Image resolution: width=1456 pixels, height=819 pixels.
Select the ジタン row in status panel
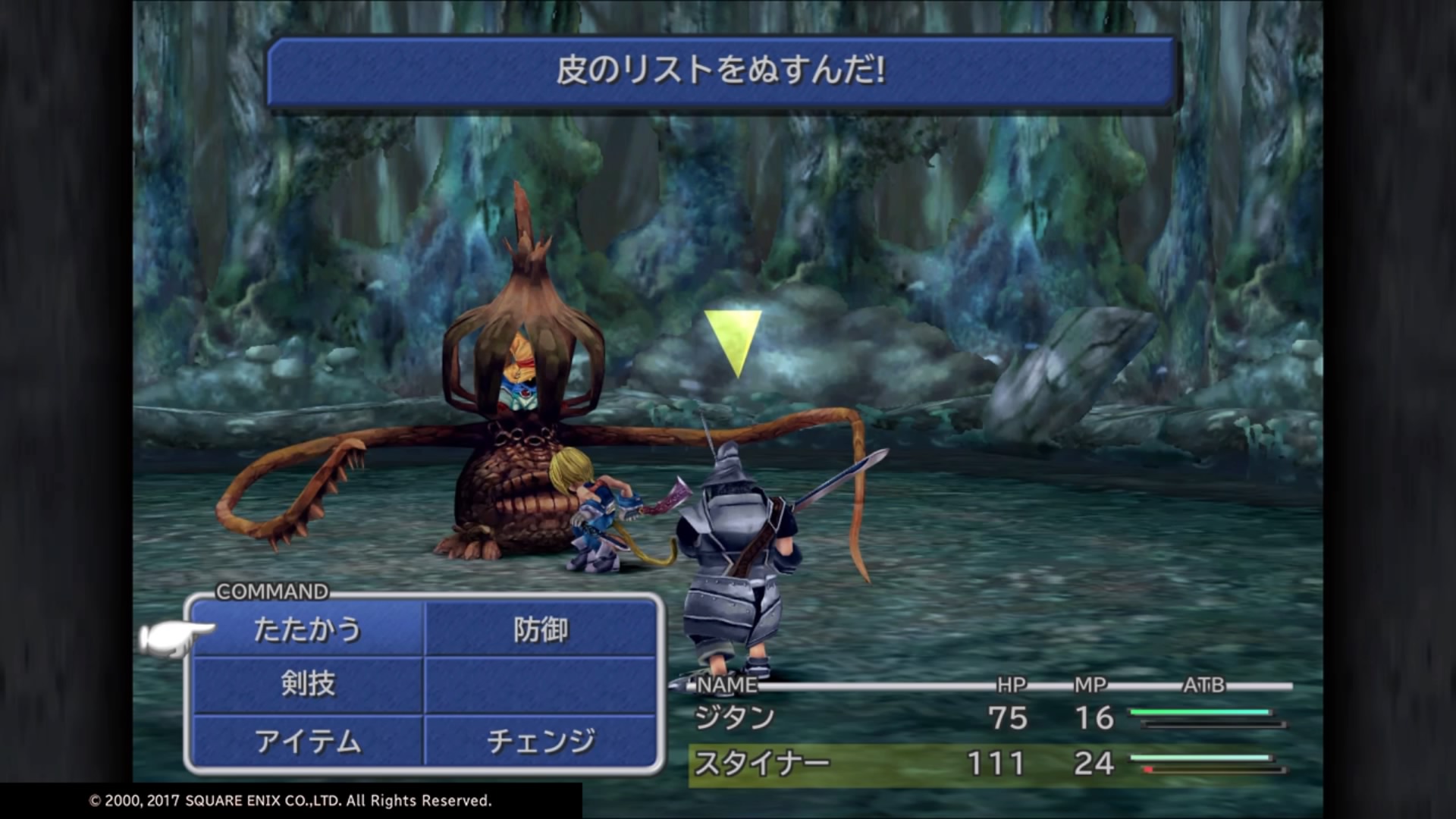734,717
